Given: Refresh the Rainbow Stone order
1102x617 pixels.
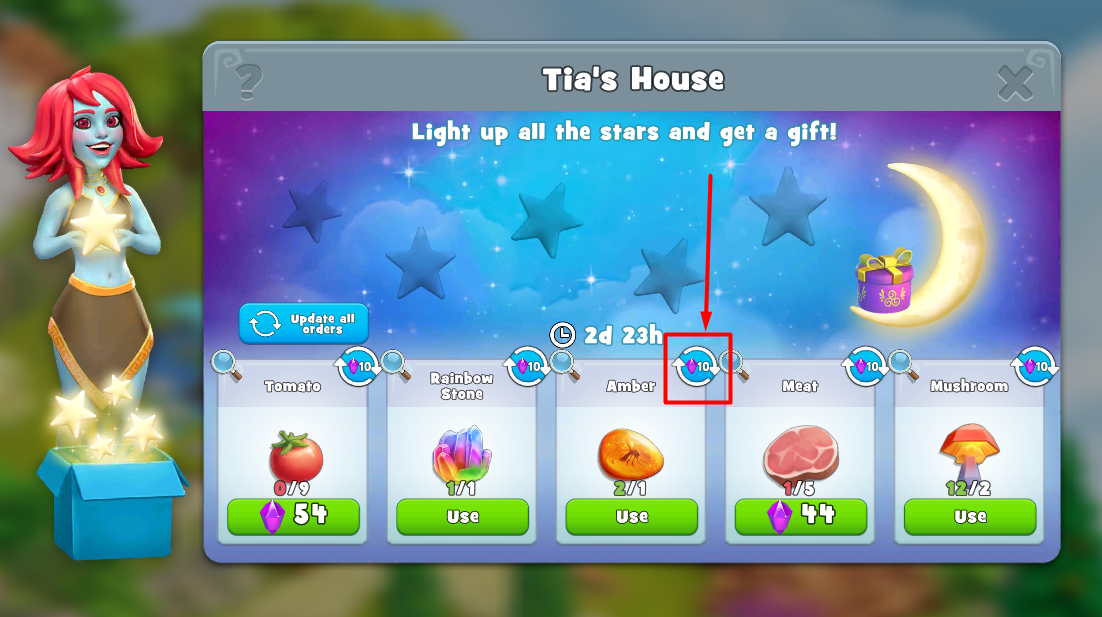Looking at the screenshot, I should [527, 367].
